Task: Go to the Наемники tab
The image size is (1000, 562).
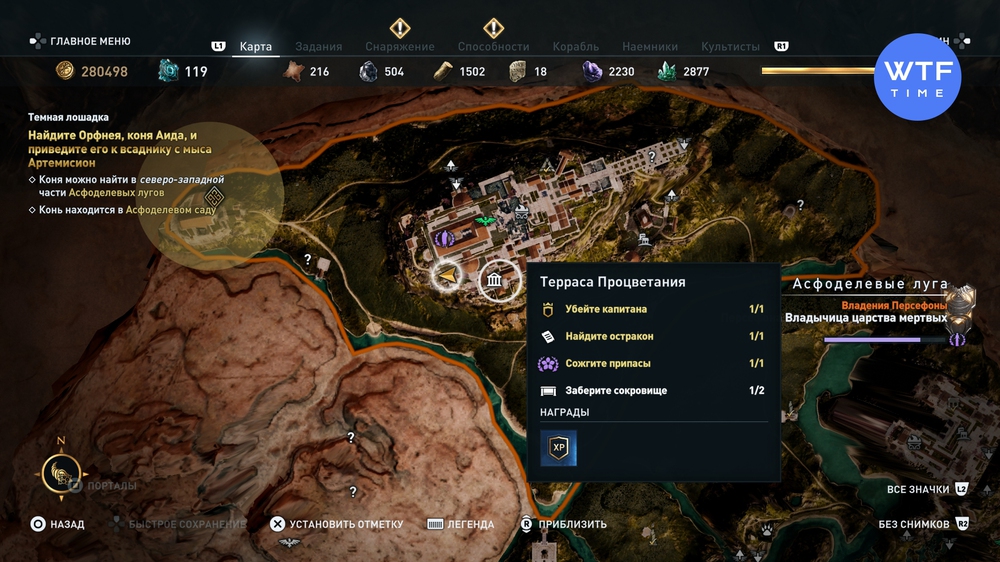Action: (650, 46)
